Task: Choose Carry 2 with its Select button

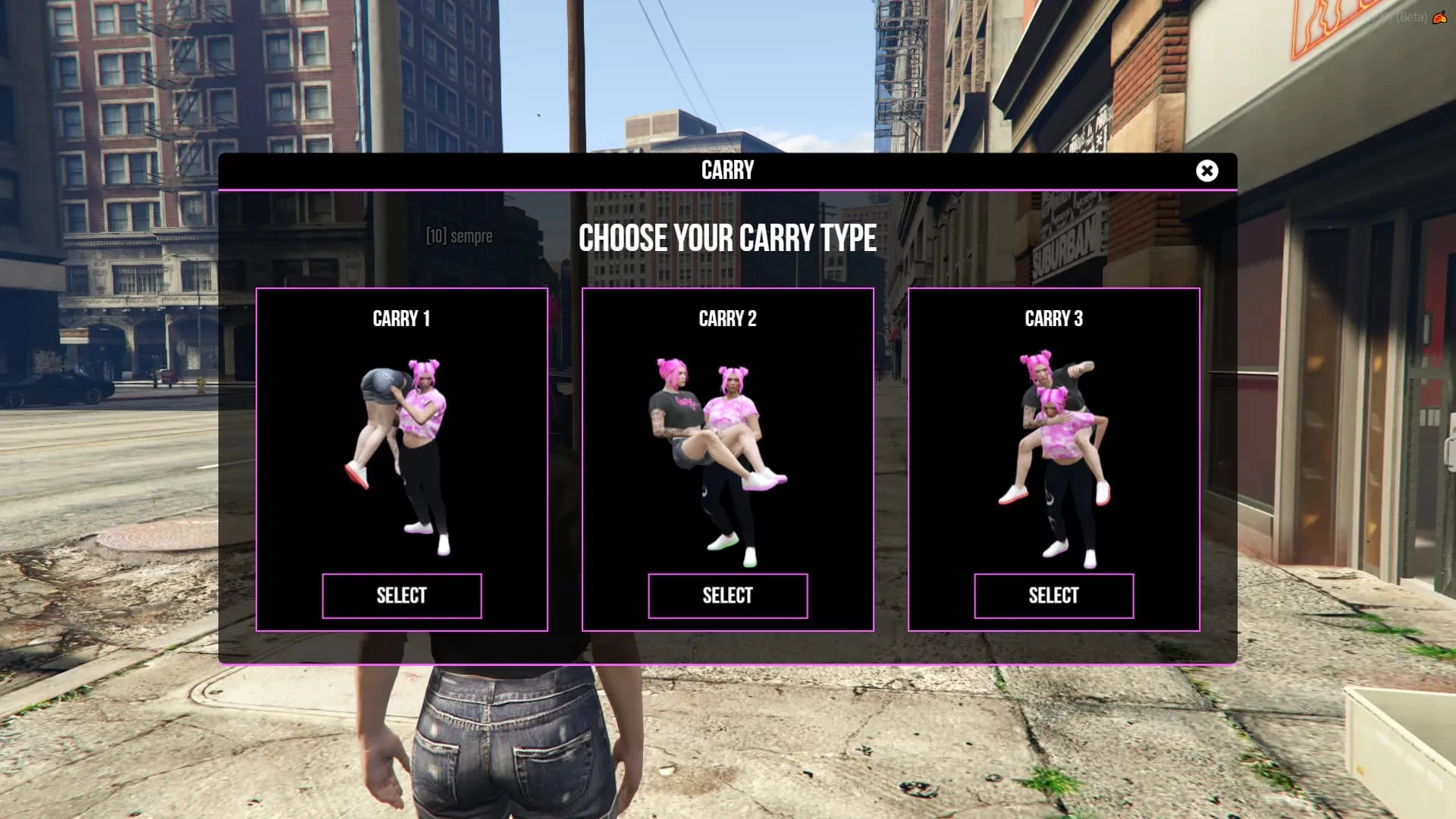Action: (x=727, y=596)
